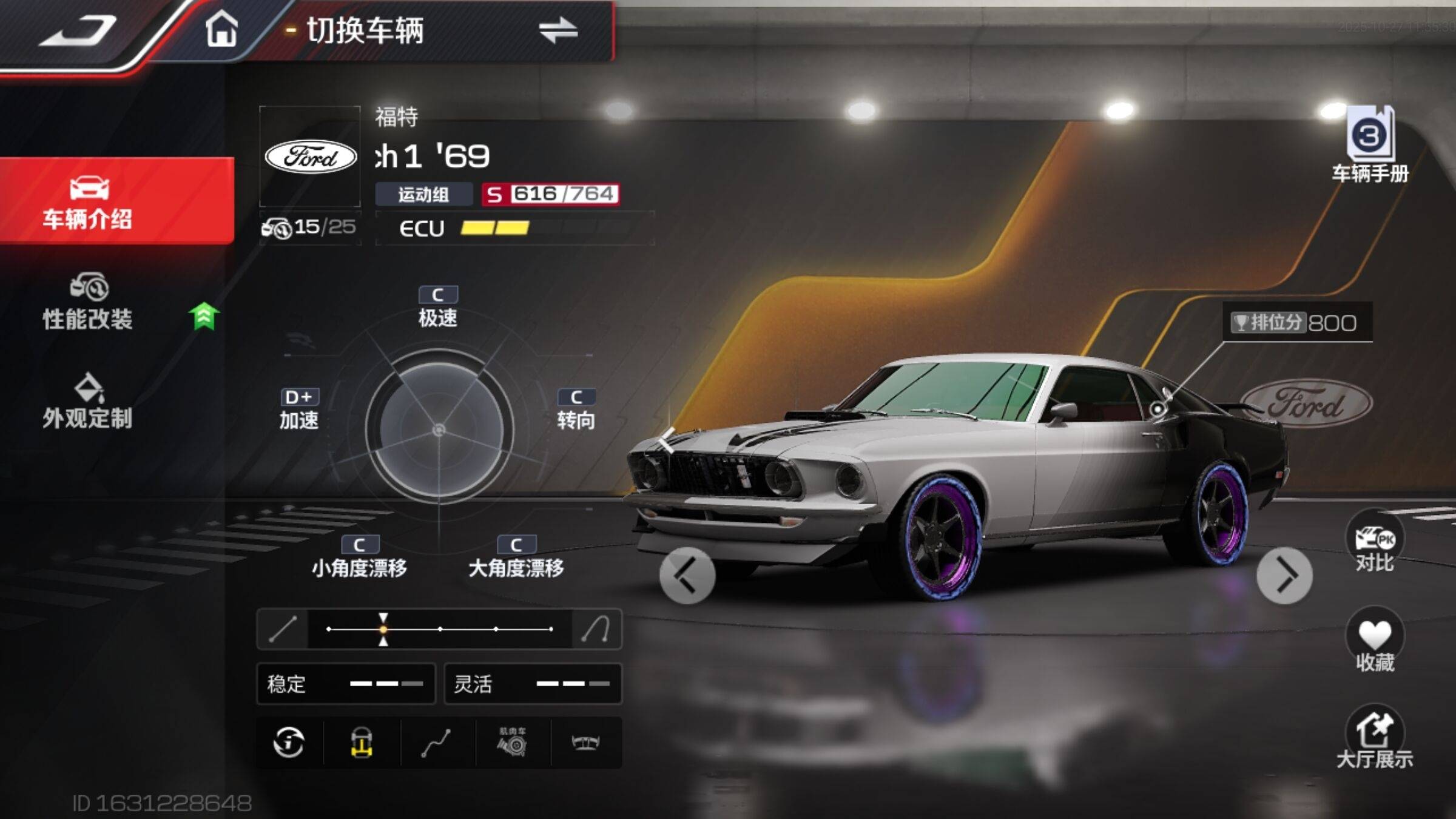This screenshot has height=819, width=1456.
Task: Go back with the top-left arrow
Action: (78, 30)
